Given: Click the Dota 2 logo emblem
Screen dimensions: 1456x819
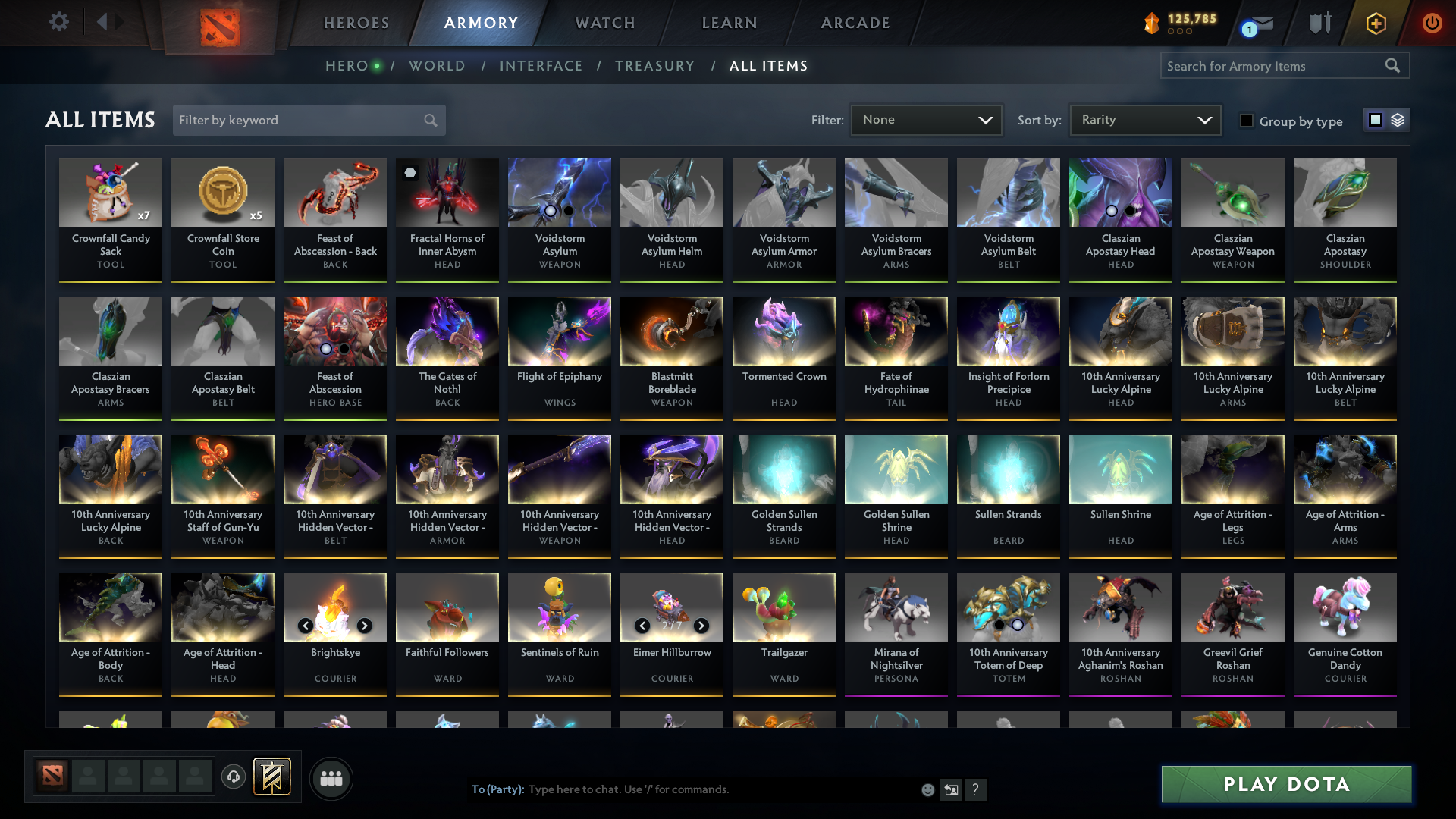Looking at the screenshot, I should pyautogui.click(x=219, y=27).
